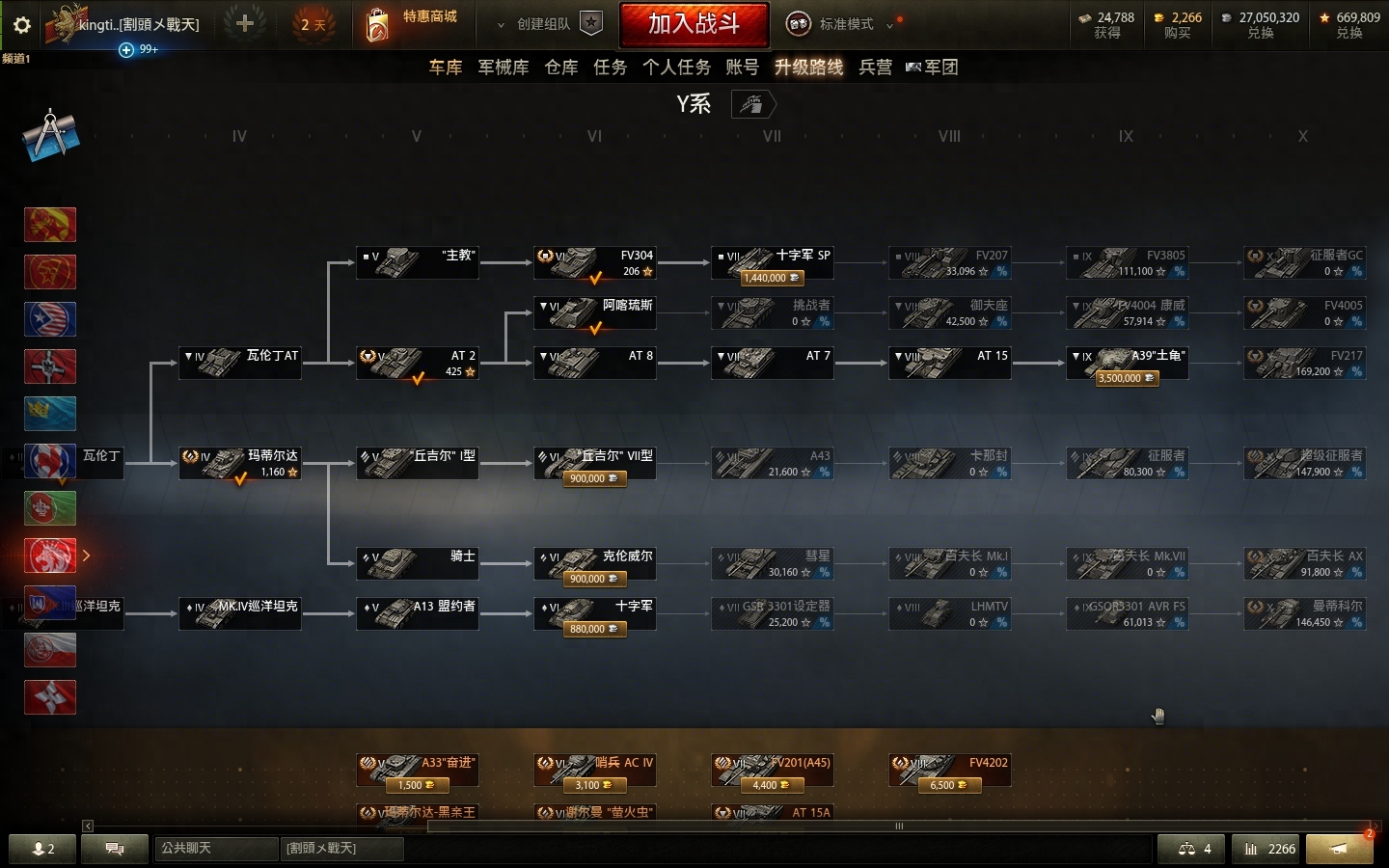Select the FV304 tank node
This screenshot has height=868, width=1389.
tap(595, 263)
